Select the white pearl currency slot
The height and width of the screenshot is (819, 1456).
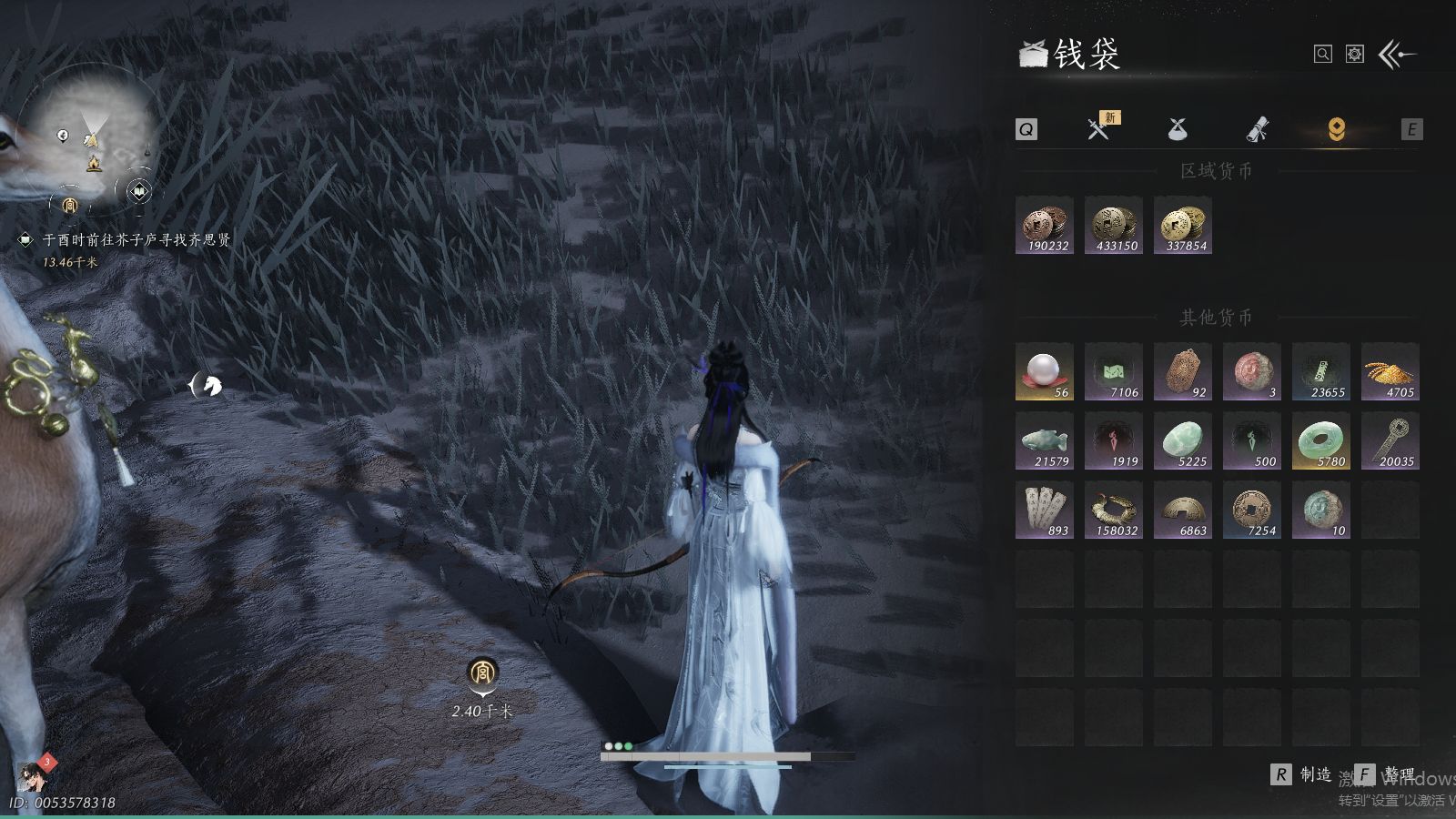1045,371
